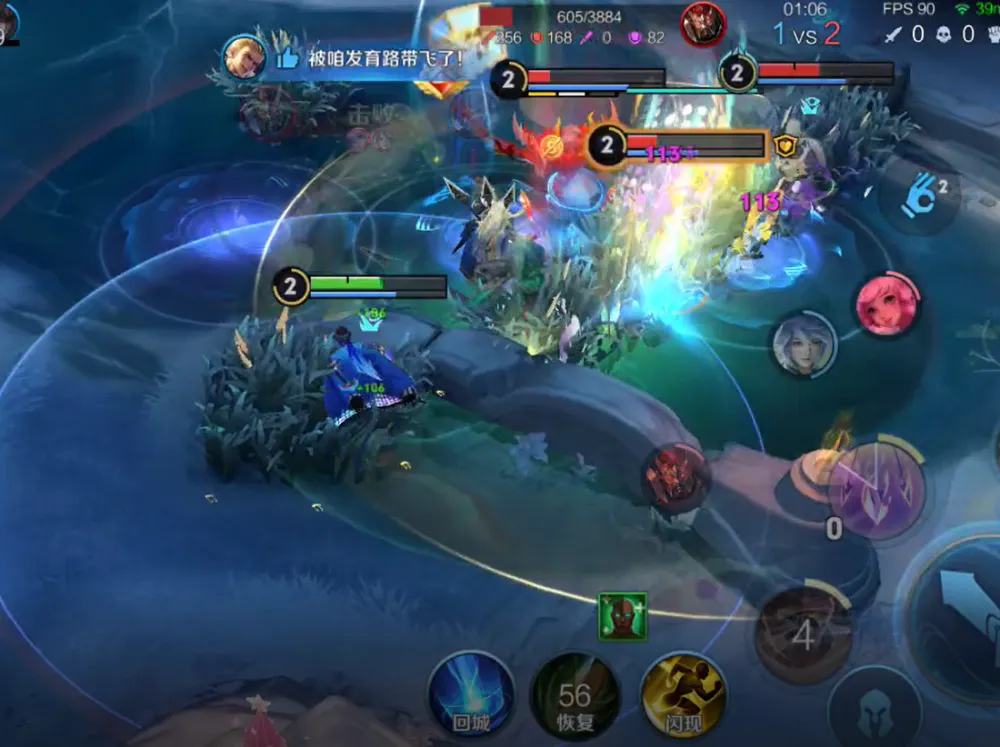Select the blond player avatar in chat
This screenshot has width=1000, height=747.
tap(244, 58)
